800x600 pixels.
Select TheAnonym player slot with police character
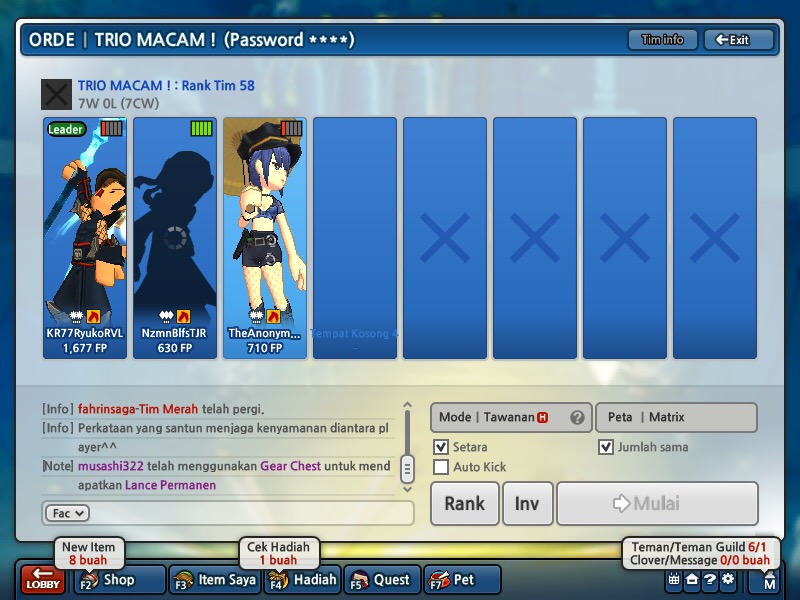pyautogui.click(x=264, y=238)
